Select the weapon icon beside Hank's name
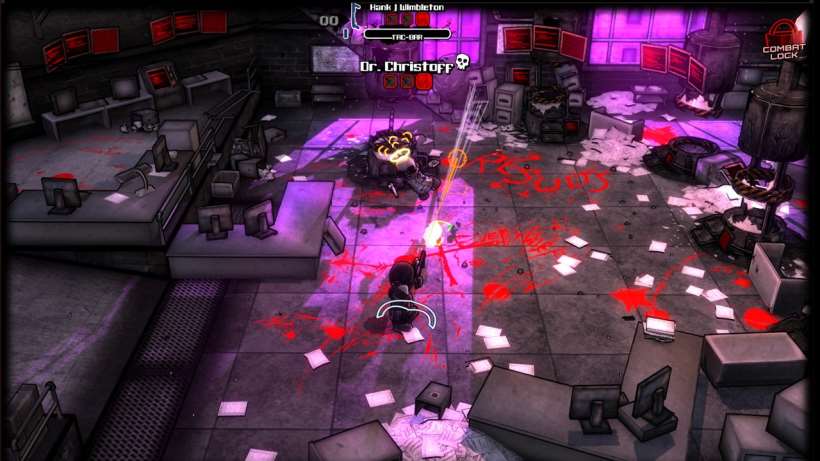 tap(355, 13)
